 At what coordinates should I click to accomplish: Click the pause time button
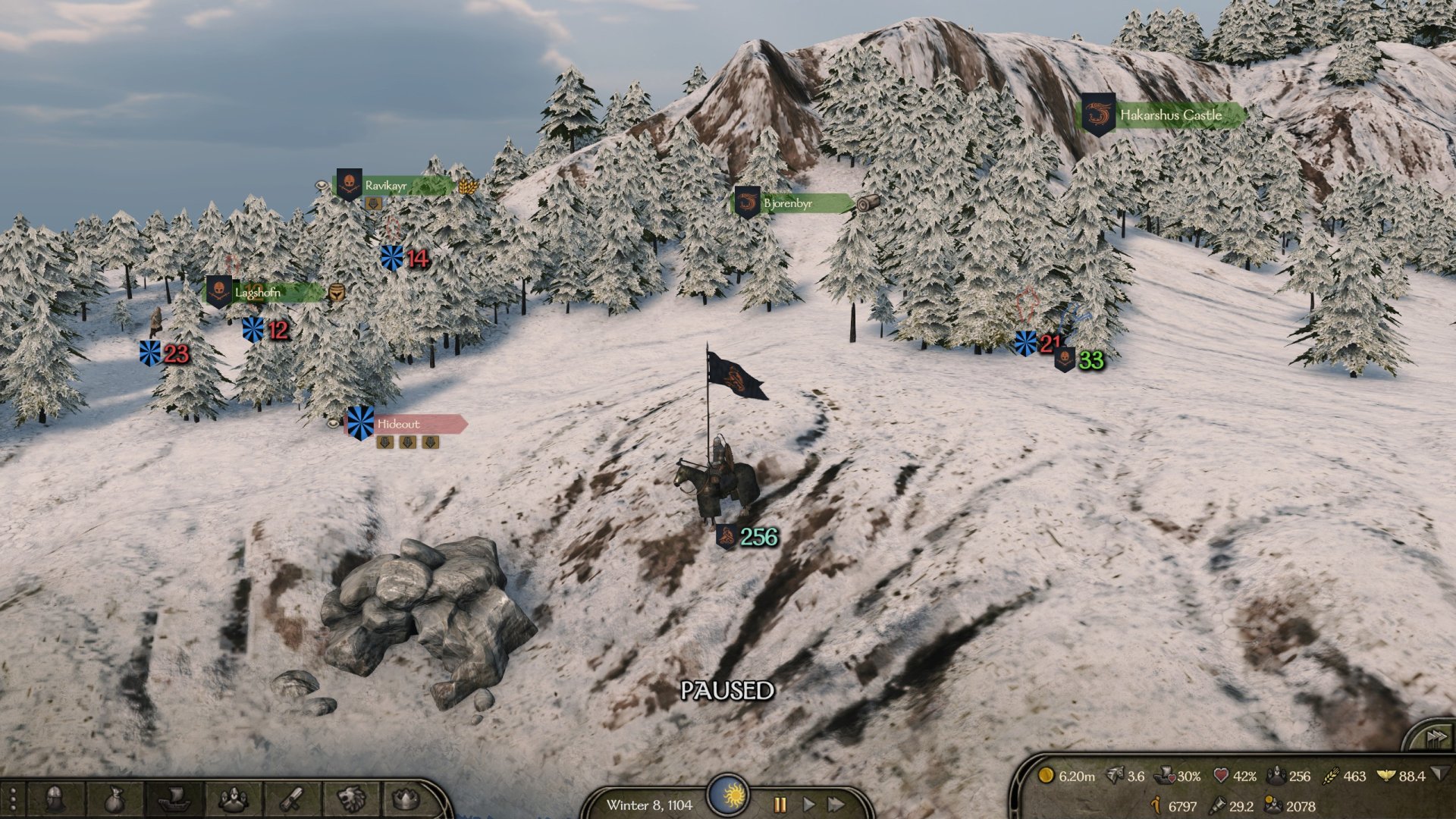tap(780, 804)
